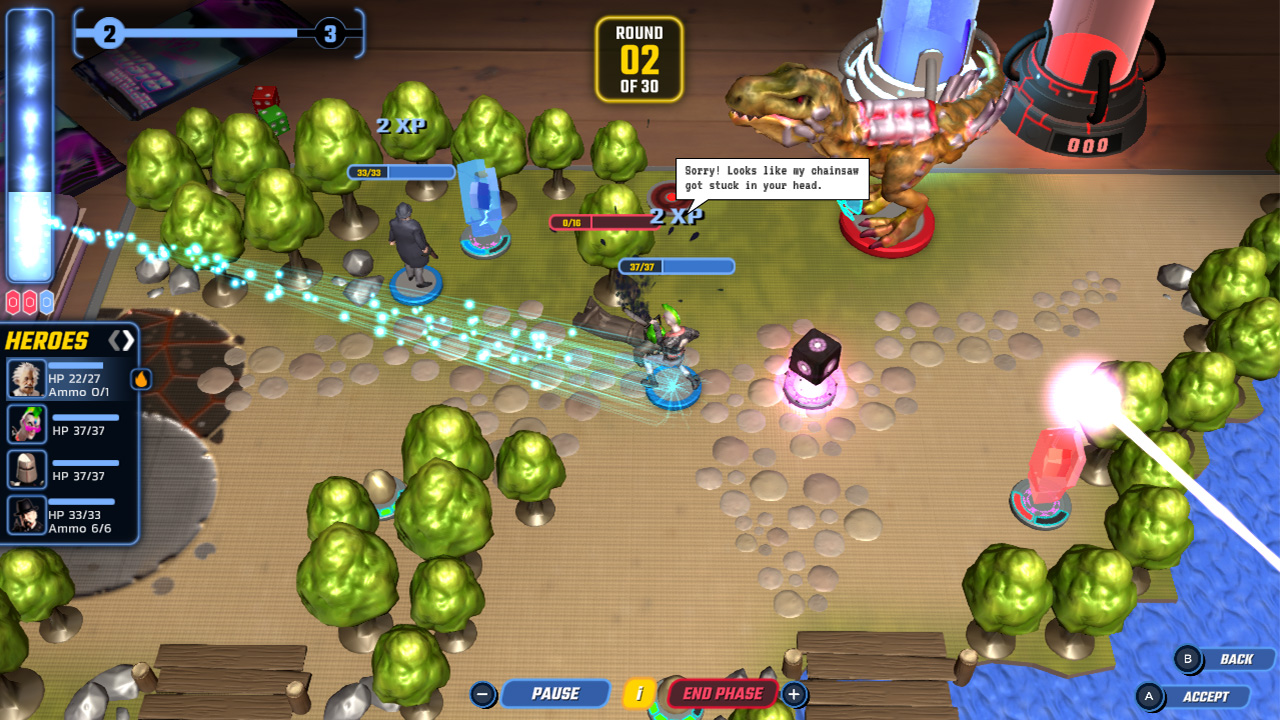Screen dimensions: 1280x720
Task: Select the knight helmet hero portrait
Action: [28, 468]
